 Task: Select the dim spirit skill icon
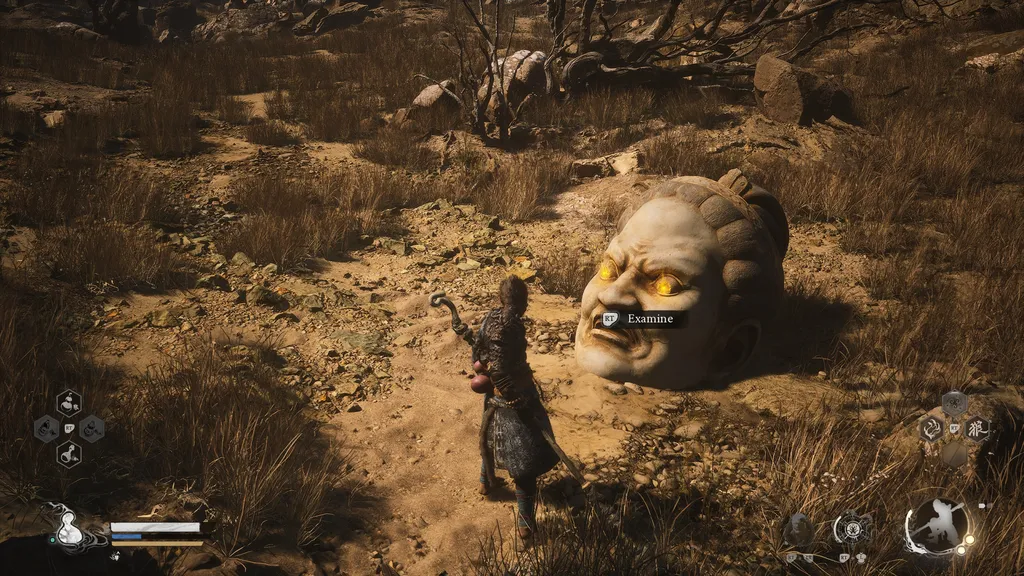(797, 529)
